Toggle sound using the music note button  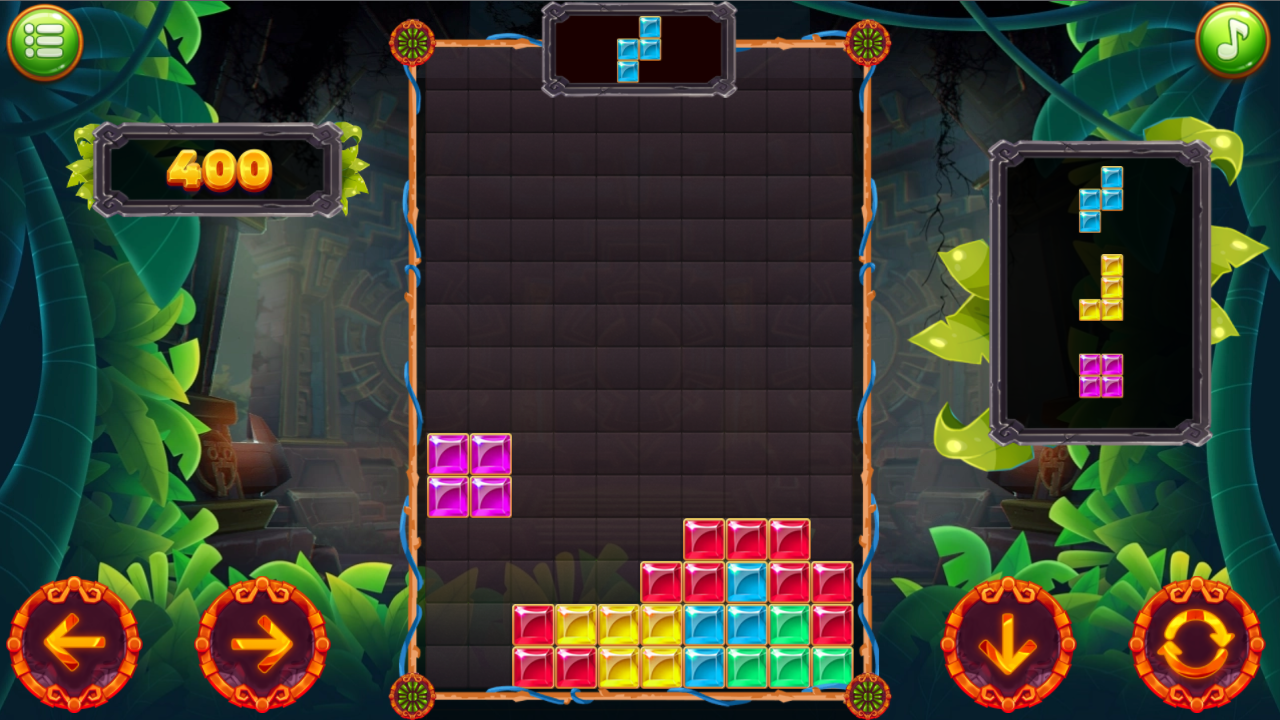[x=1232, y=40]
